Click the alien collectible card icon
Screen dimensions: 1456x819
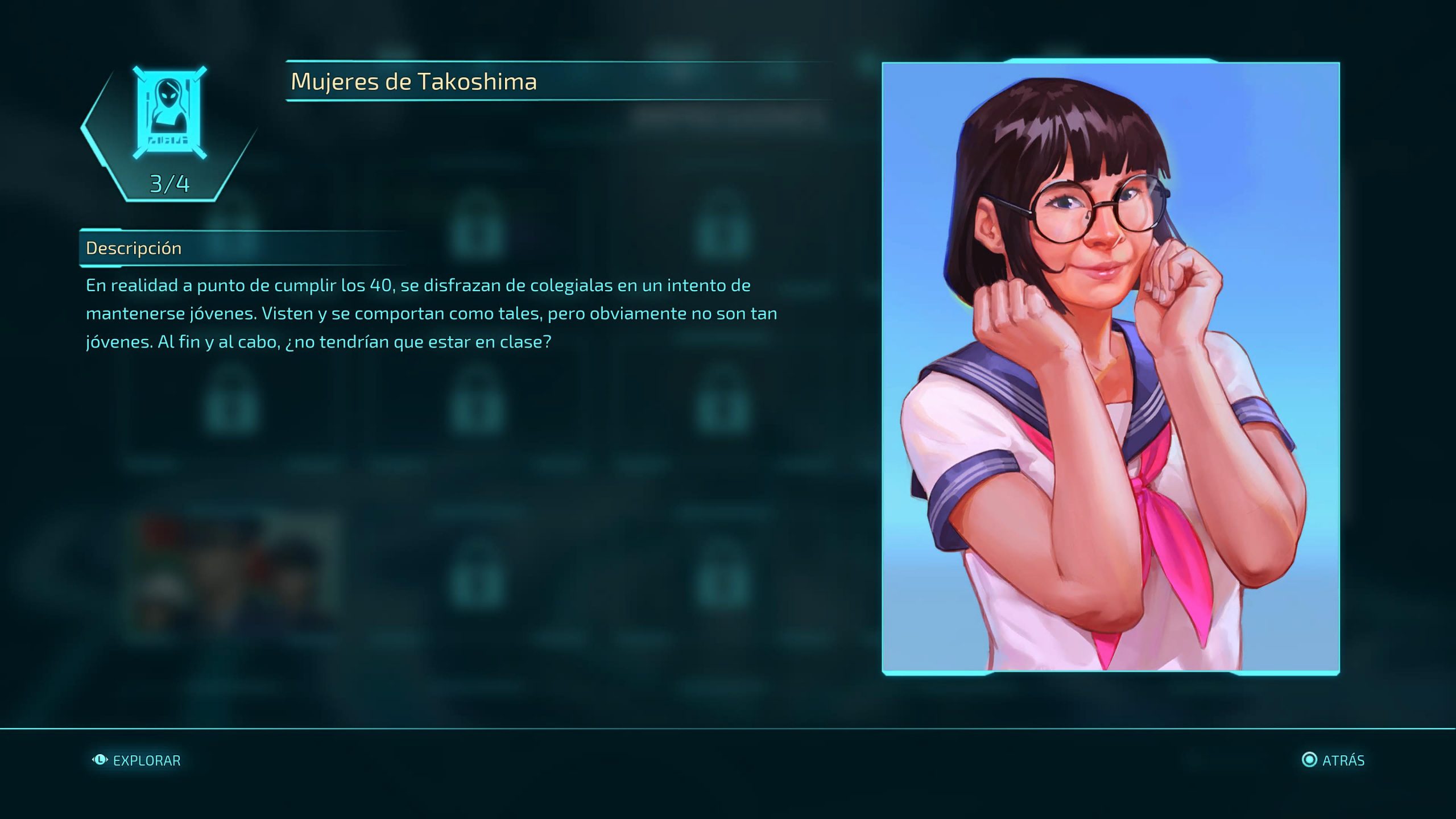pos(169,113)
